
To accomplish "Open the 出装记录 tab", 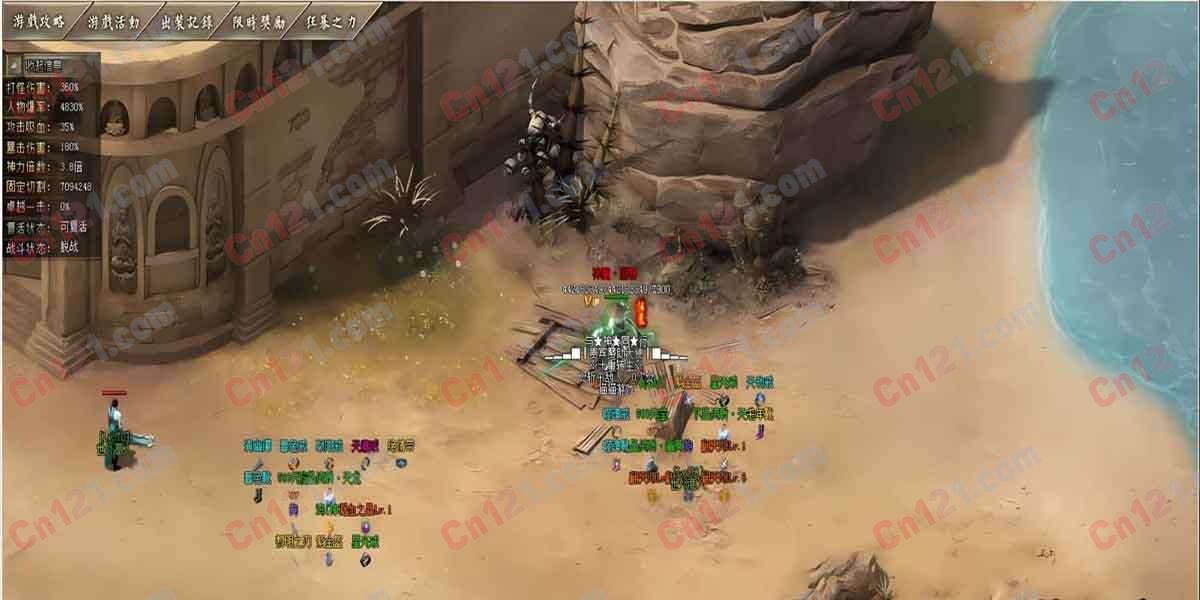I will pos(188,19).
